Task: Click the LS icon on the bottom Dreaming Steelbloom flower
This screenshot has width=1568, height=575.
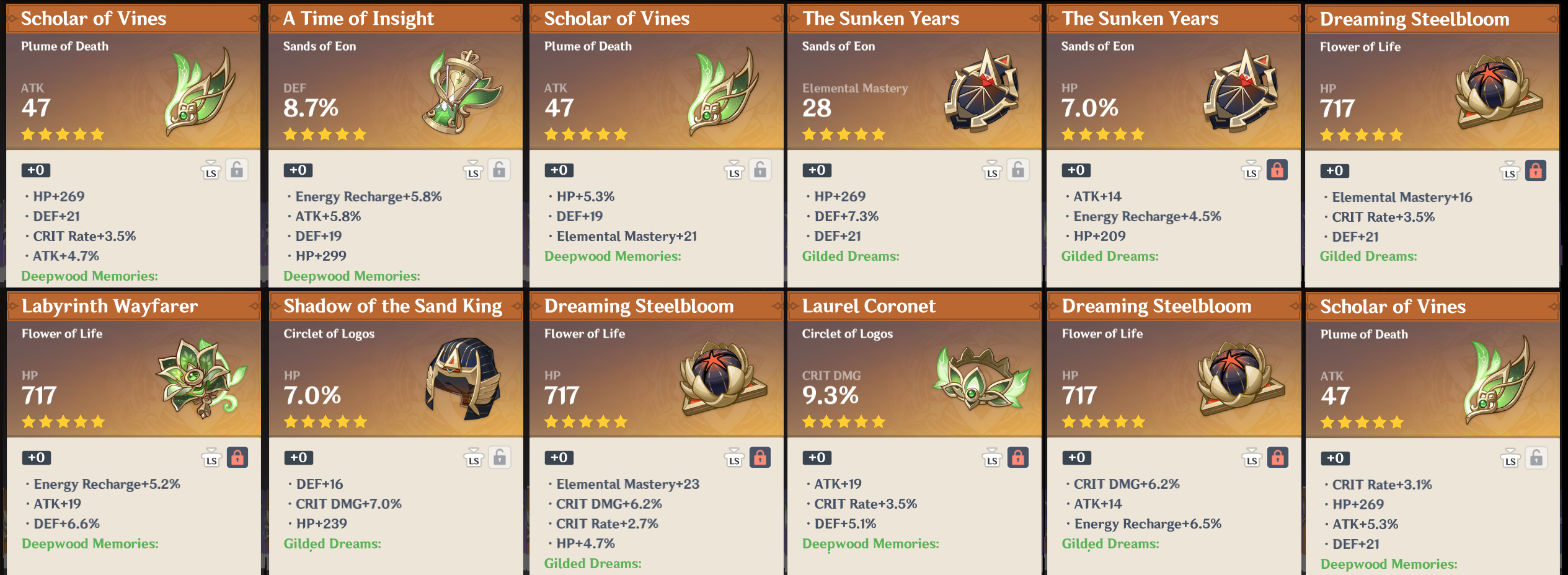Action: point(1252,458)
